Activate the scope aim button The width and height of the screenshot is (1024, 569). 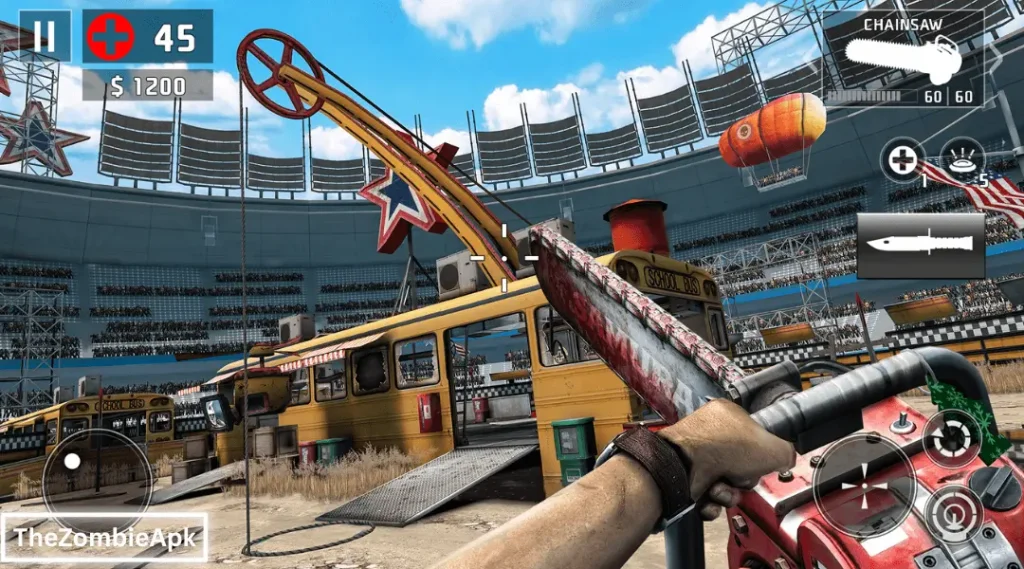[953, 515]
